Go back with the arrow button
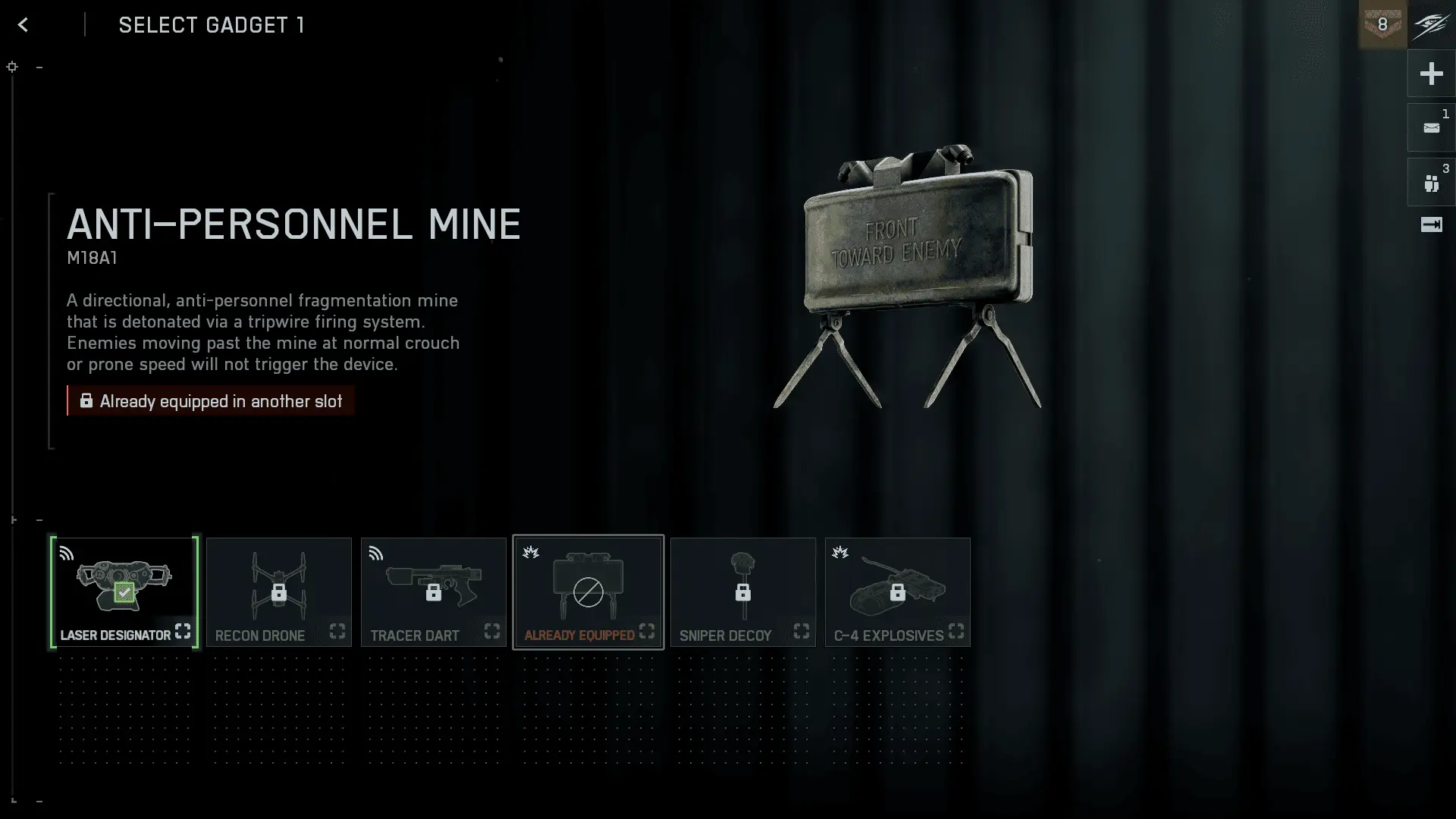Screen dimensions: 1456x819 coord(23,25)
